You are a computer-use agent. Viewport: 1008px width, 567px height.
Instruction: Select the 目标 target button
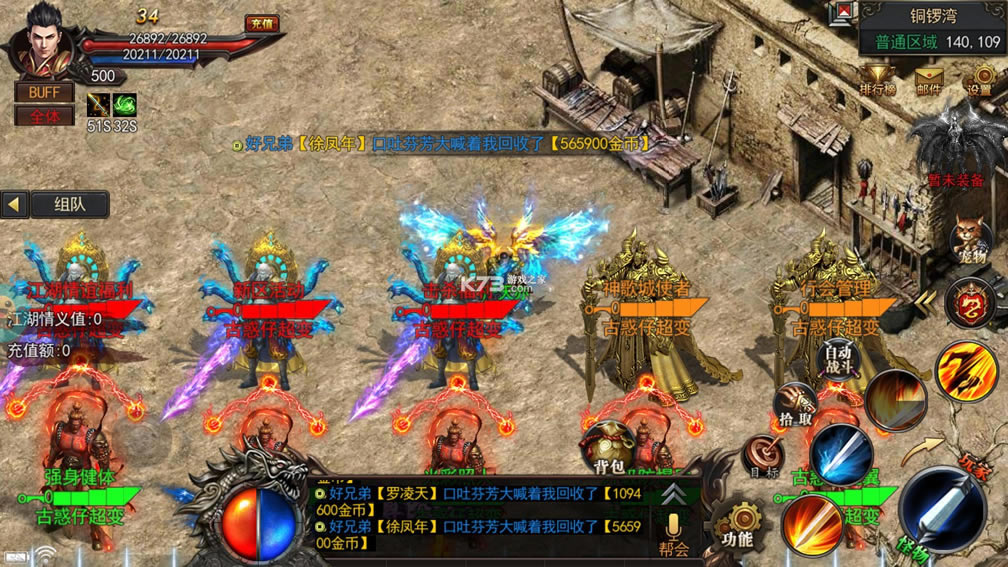762,455
